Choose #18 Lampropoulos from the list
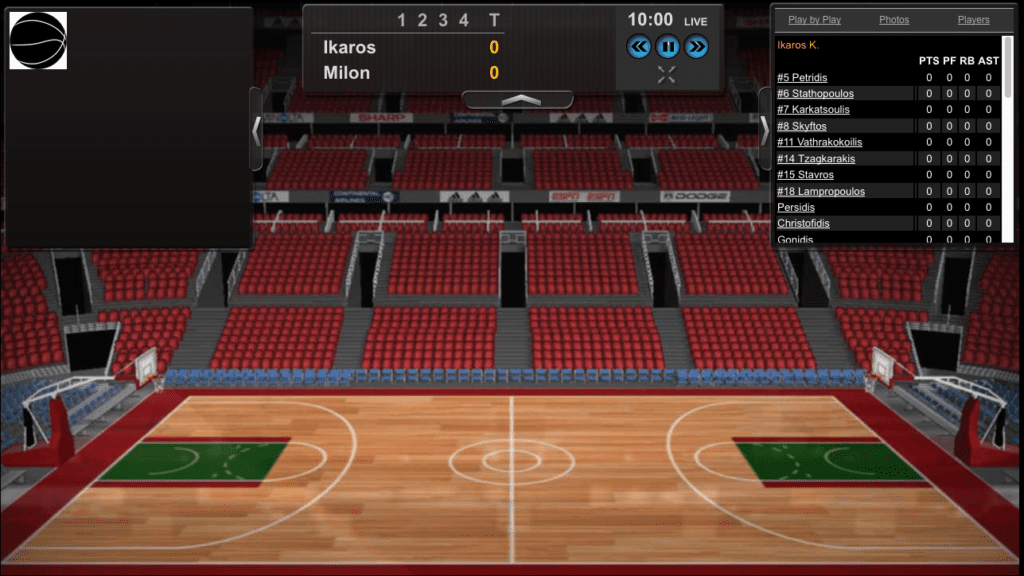Viewport: 1024px width, 576px height. click(821, 191)
